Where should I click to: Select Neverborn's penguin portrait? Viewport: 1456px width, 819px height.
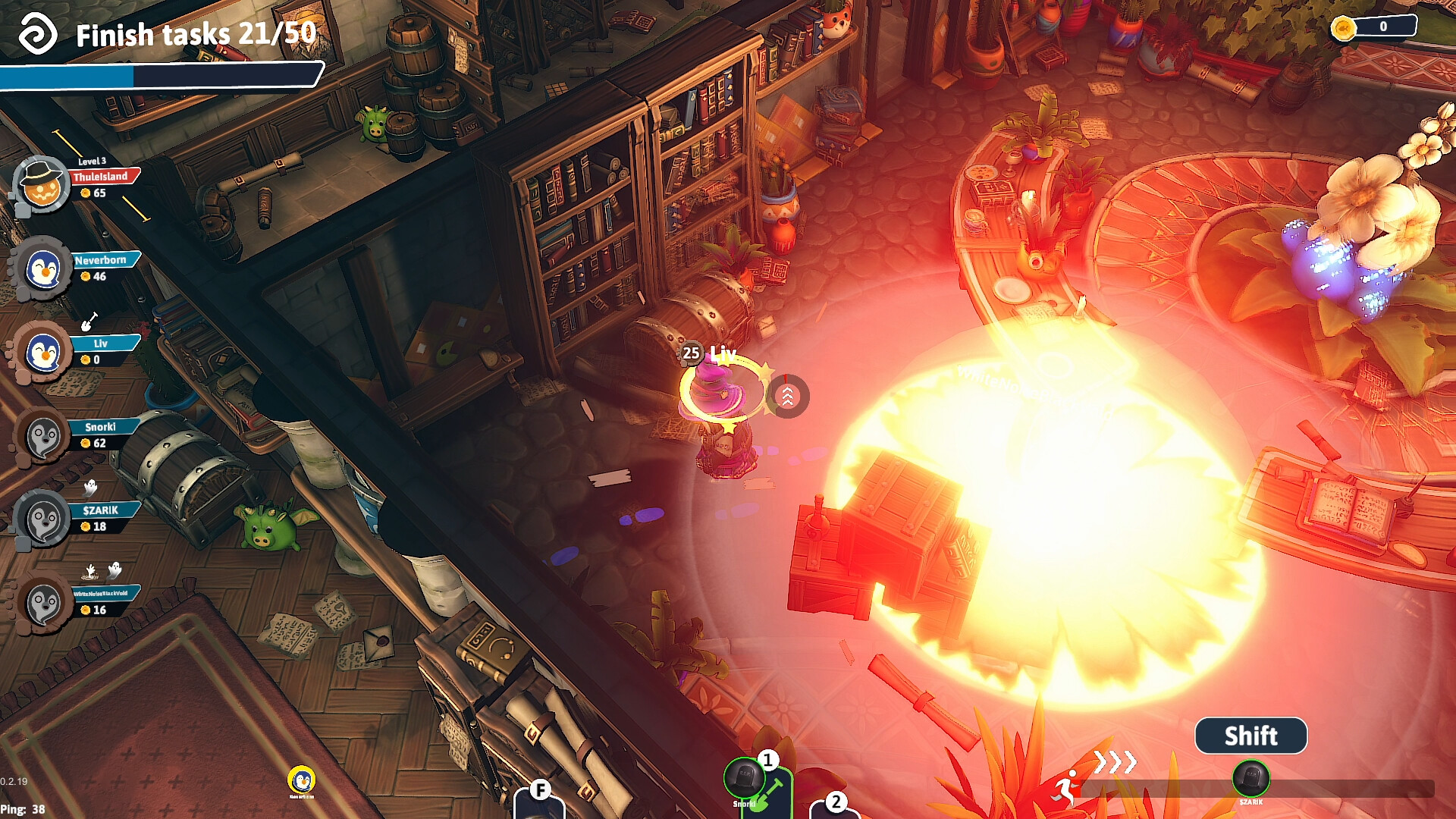42,269
